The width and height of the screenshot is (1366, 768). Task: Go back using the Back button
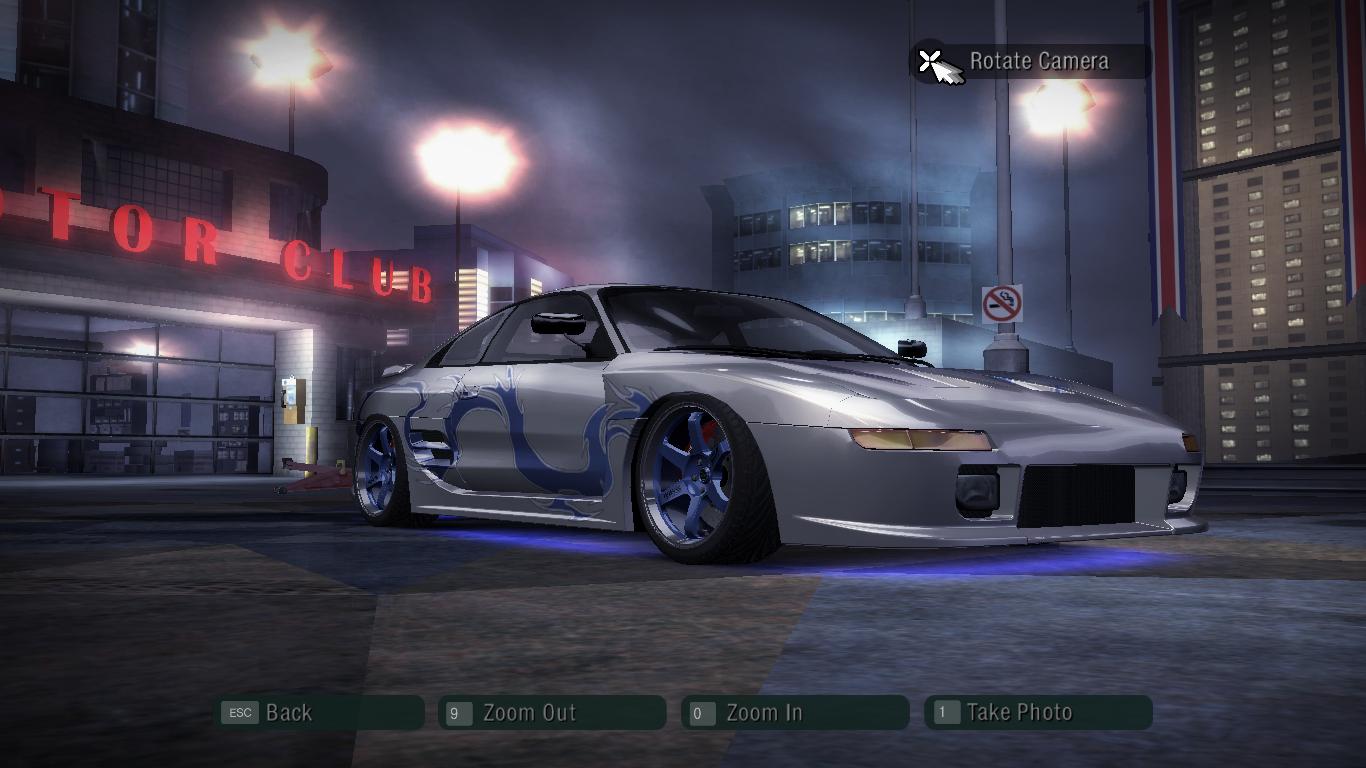point(320,713)
